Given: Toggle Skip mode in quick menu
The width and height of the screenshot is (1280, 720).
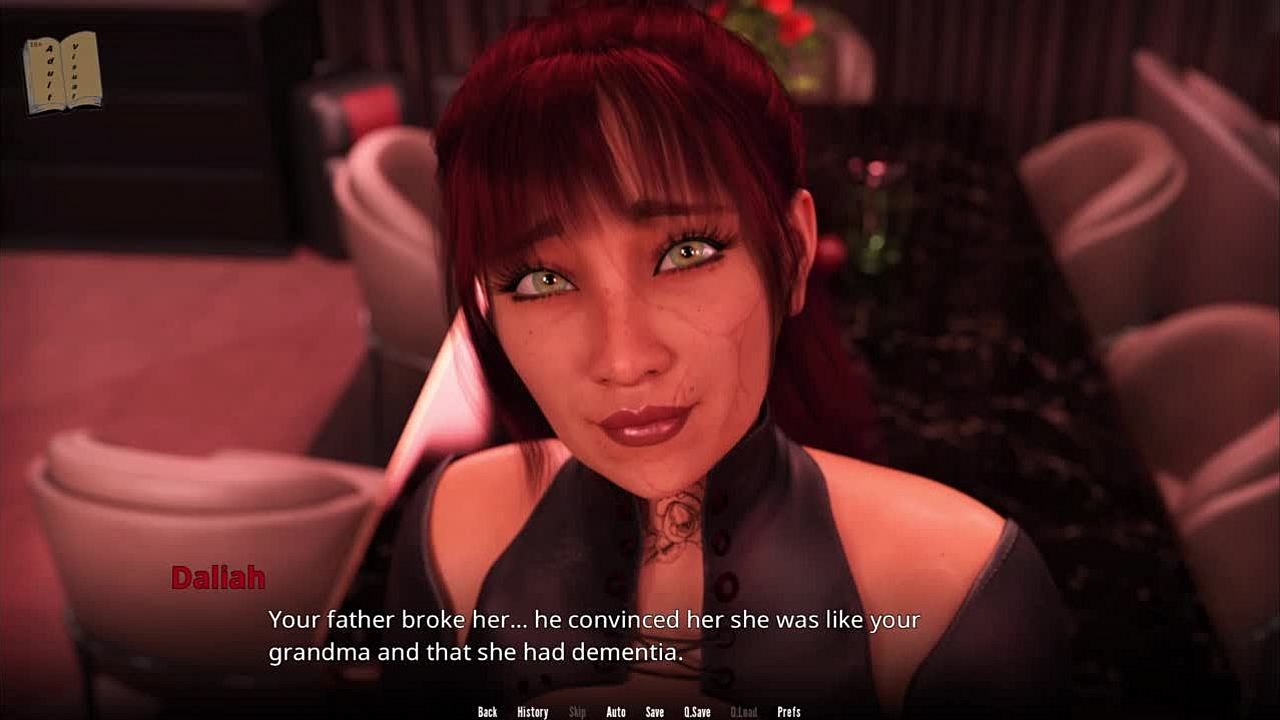Looking at the screenshot, I should (x=577, y=712).
